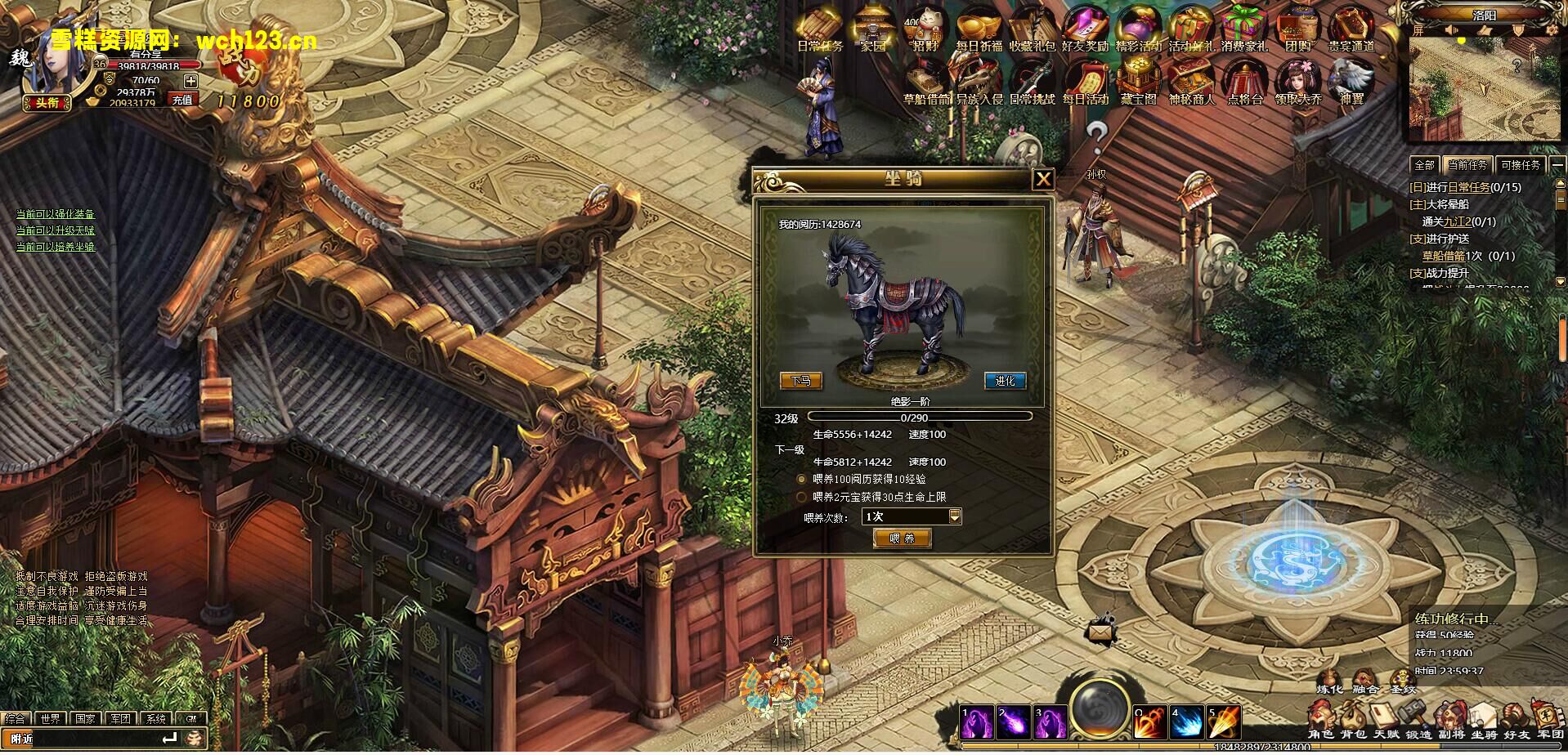Click the 喂养 feed button

point(902,538)
